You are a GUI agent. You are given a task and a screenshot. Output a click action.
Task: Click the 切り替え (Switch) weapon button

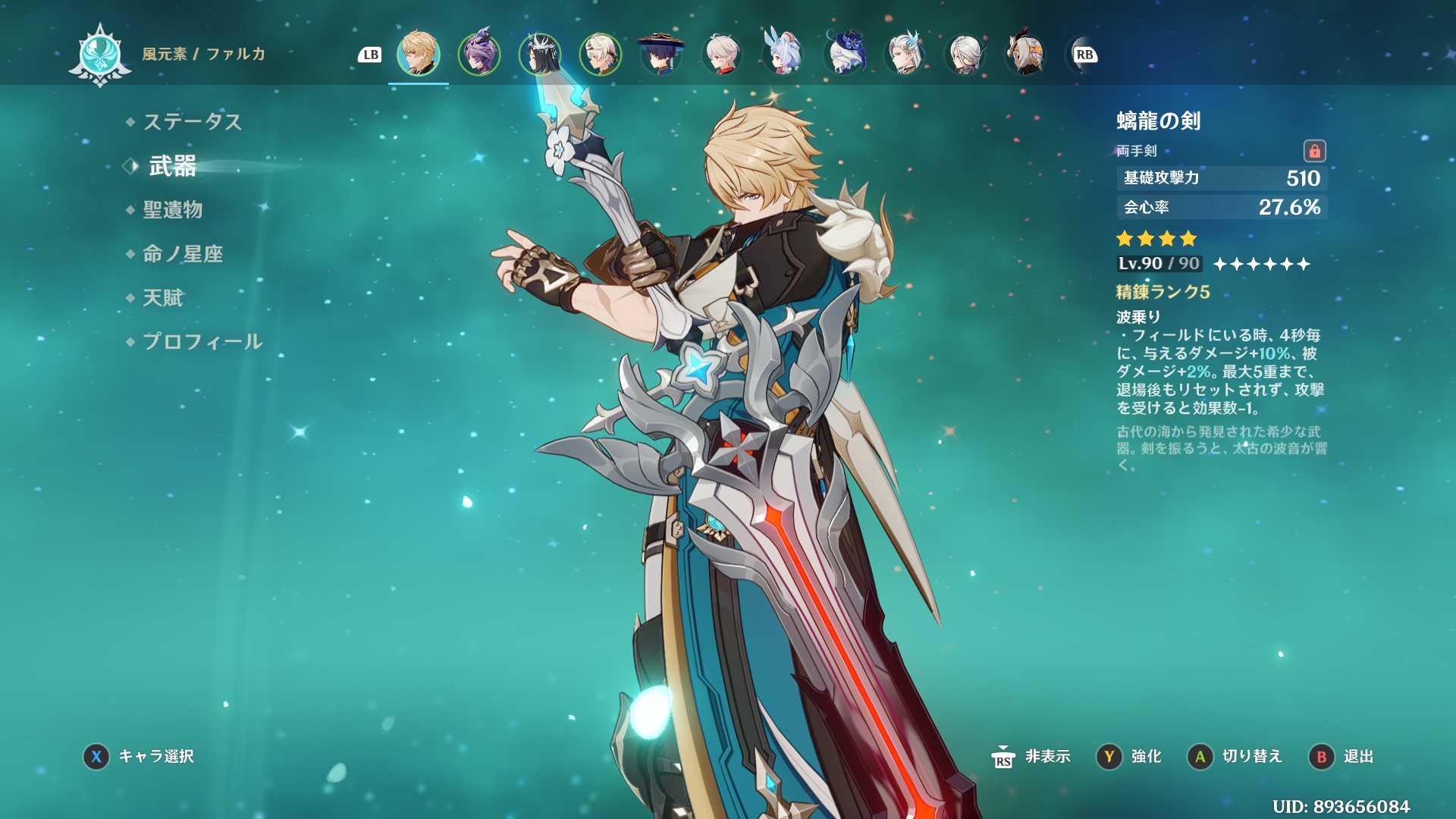(x=1235, y=756)
